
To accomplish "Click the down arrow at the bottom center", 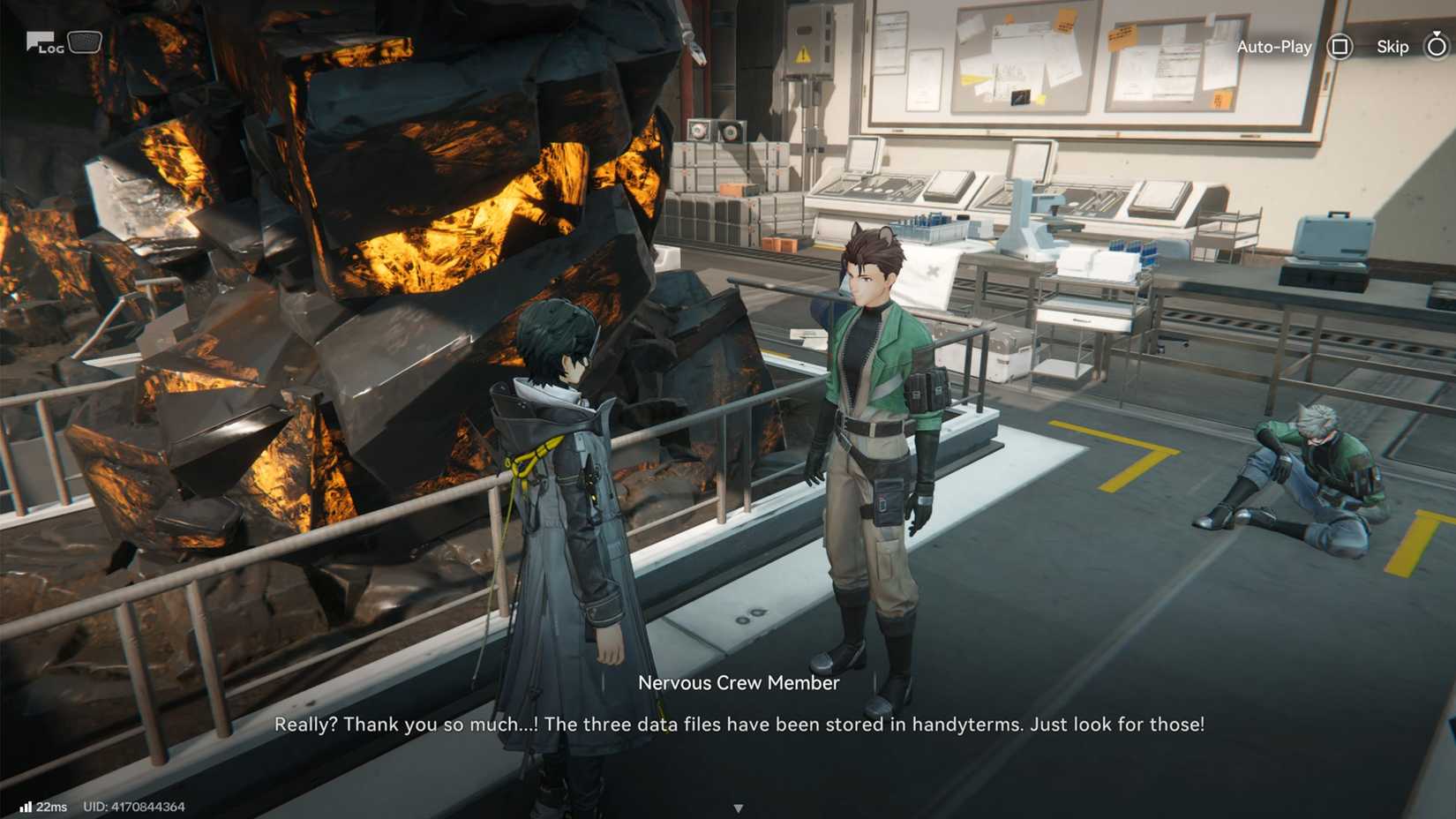I will (x=738, y=806).
